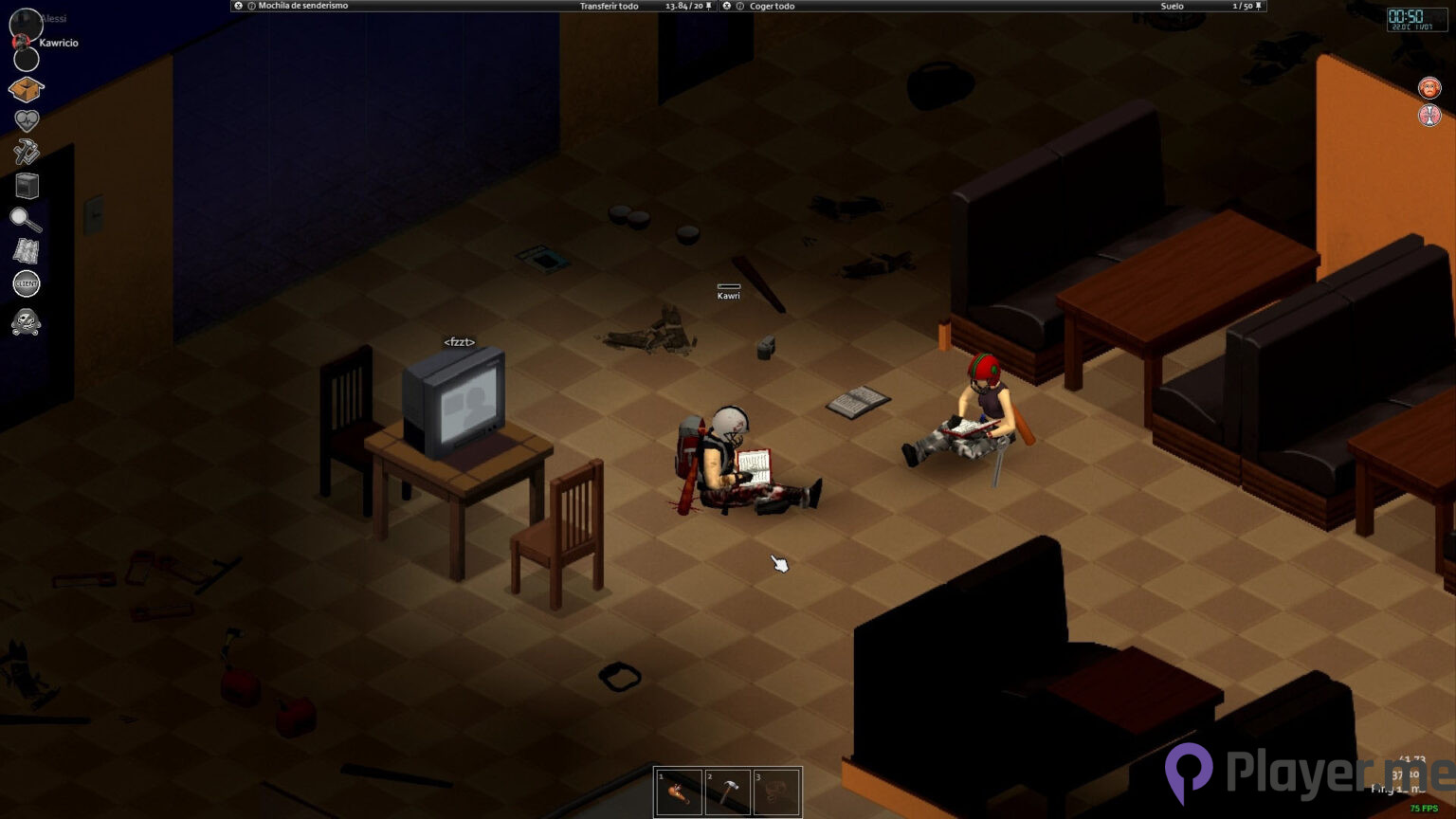Open the furniture moving panel icon

pos(27,186)
